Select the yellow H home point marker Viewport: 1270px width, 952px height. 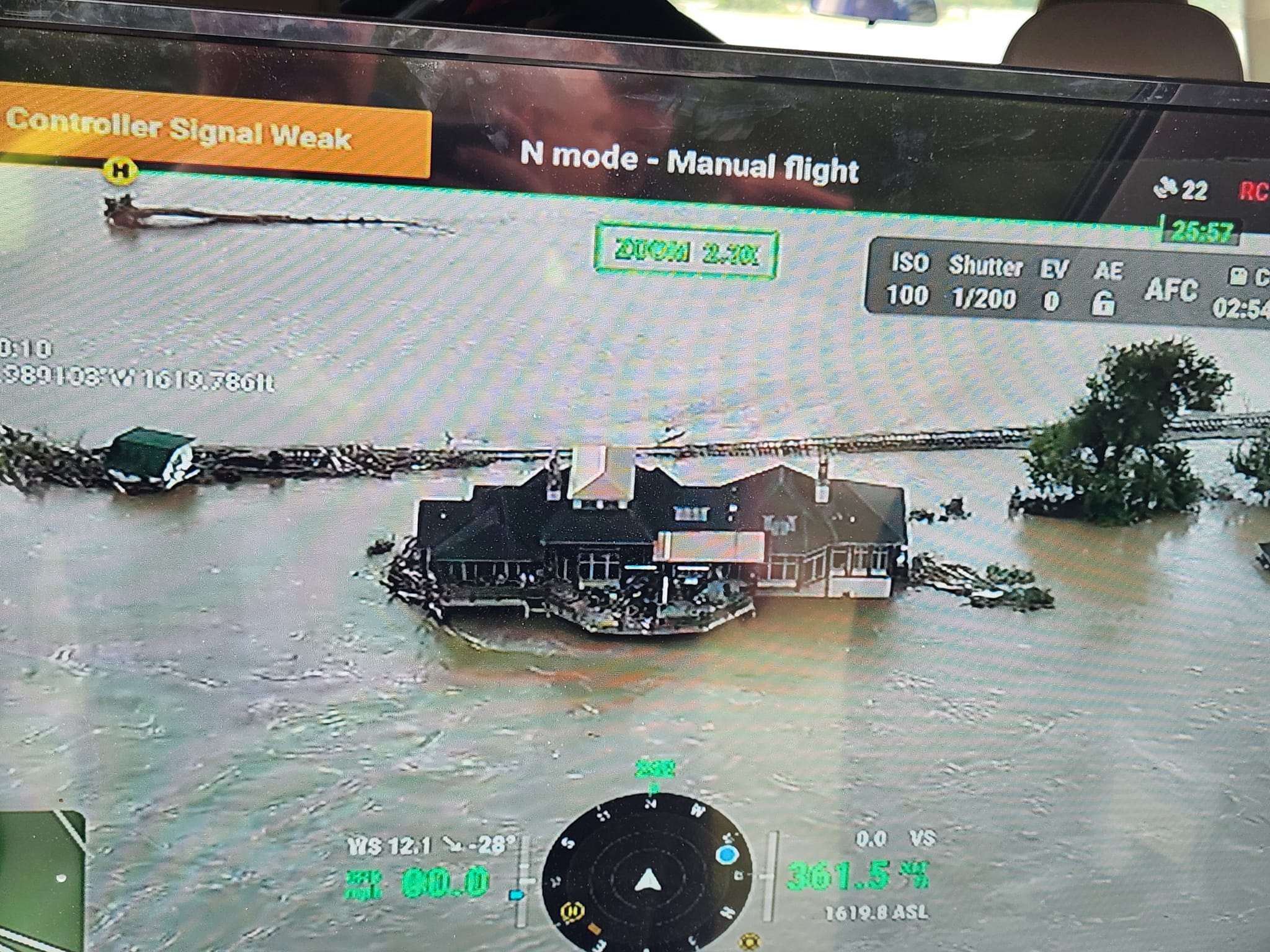pos(121,170)
